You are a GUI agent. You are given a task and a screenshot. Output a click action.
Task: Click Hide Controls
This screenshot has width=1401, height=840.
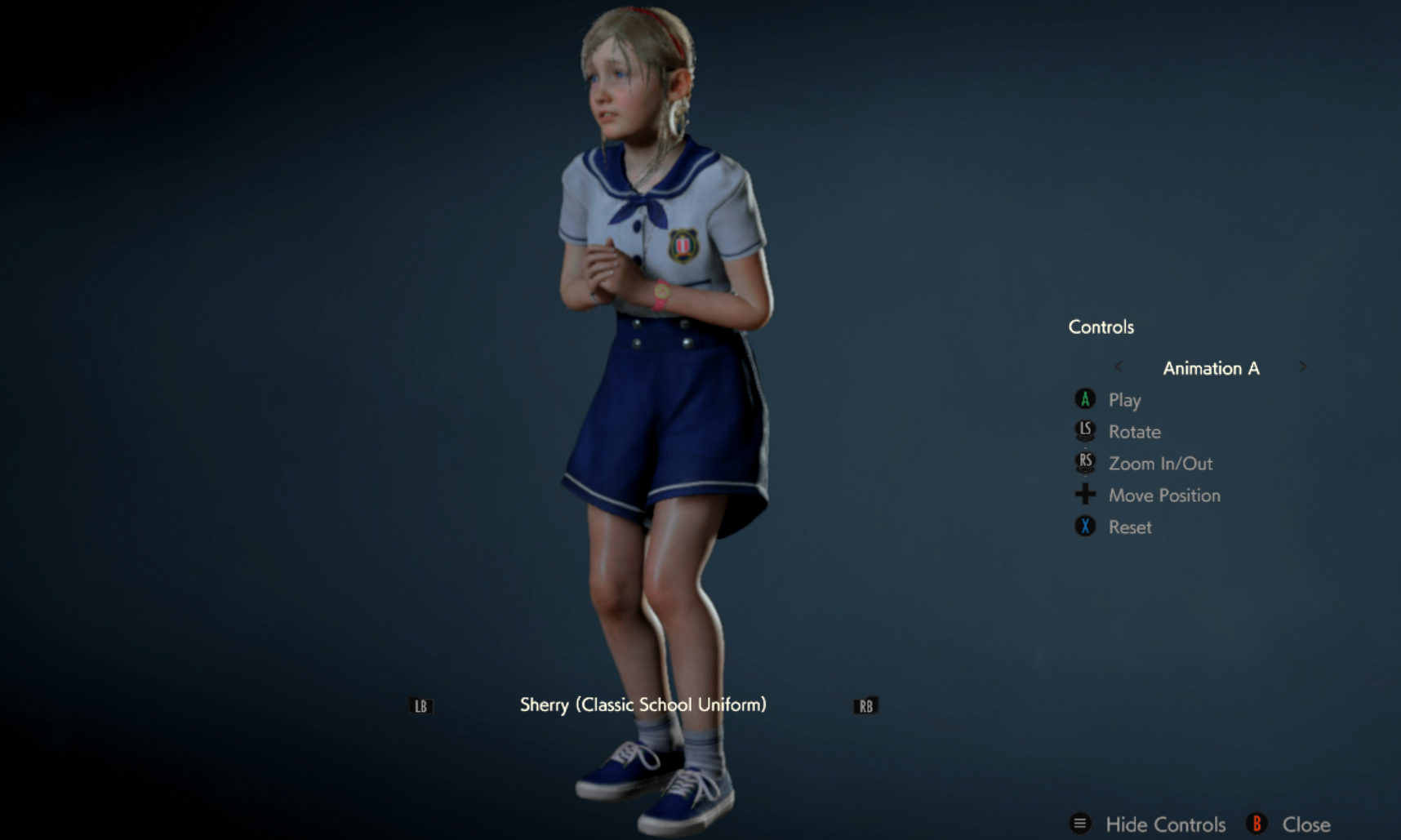point(1166,824)
